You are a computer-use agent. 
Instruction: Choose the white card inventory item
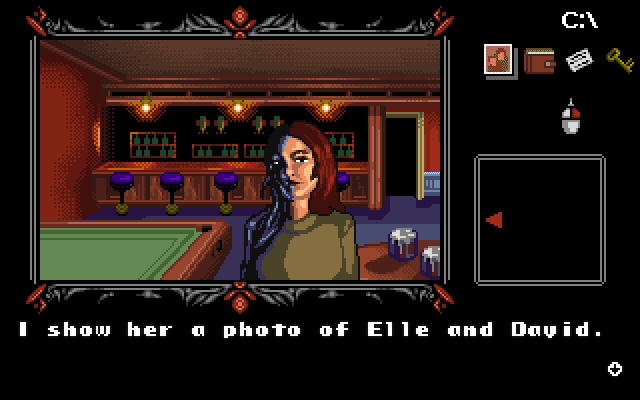(579, 60)
